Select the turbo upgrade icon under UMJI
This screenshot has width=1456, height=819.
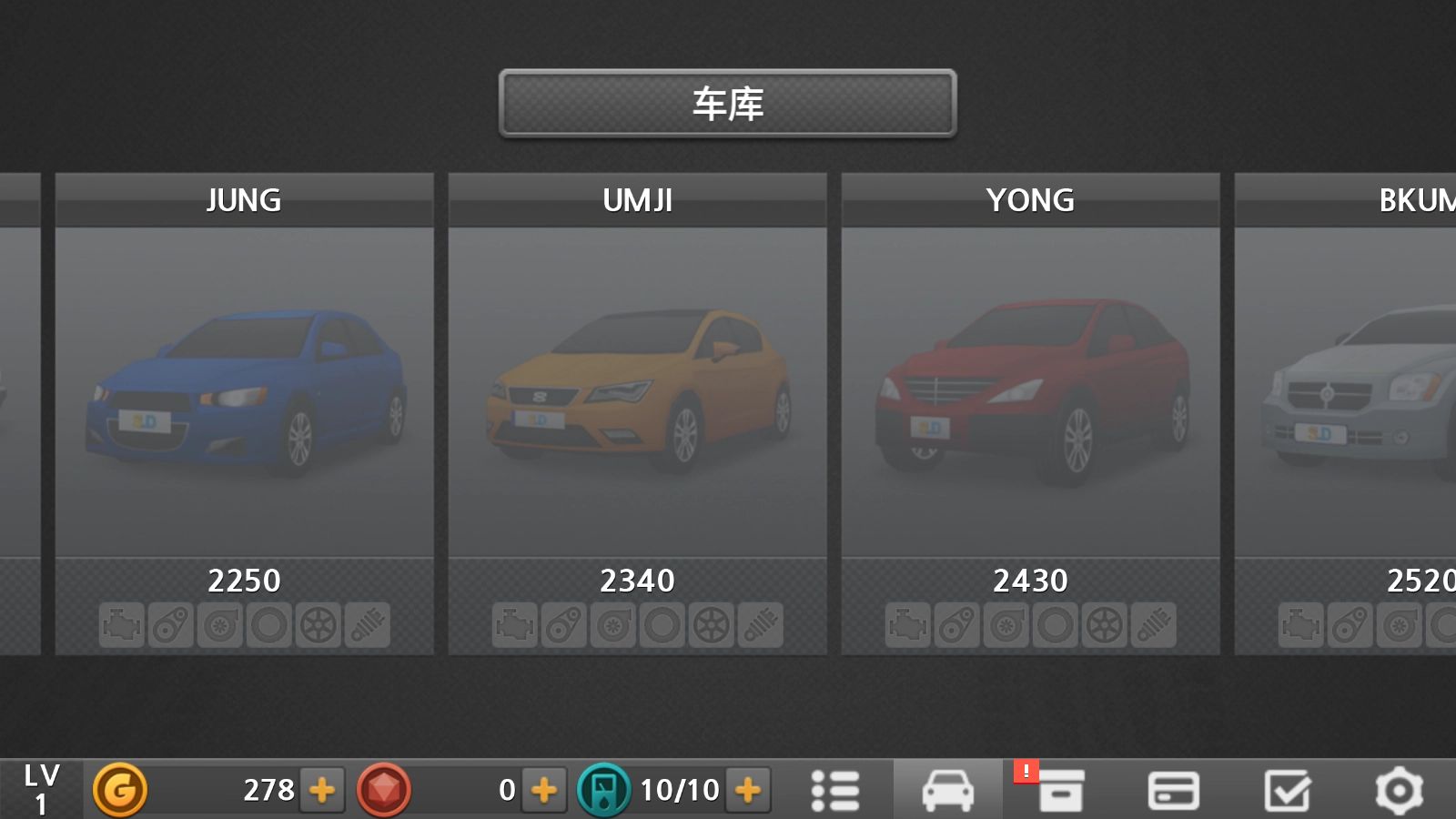pyautogui.click(x=613, y=625)
